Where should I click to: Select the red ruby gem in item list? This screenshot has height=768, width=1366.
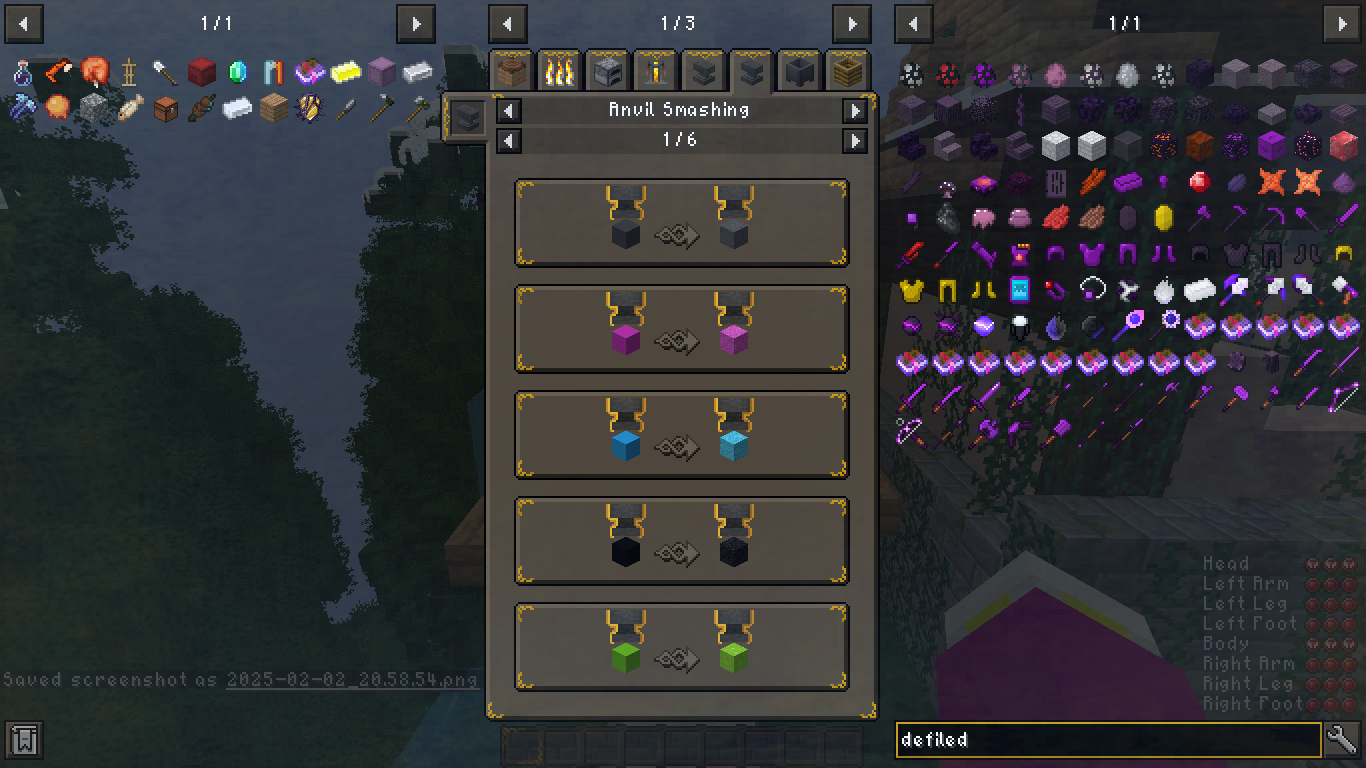1199,181
